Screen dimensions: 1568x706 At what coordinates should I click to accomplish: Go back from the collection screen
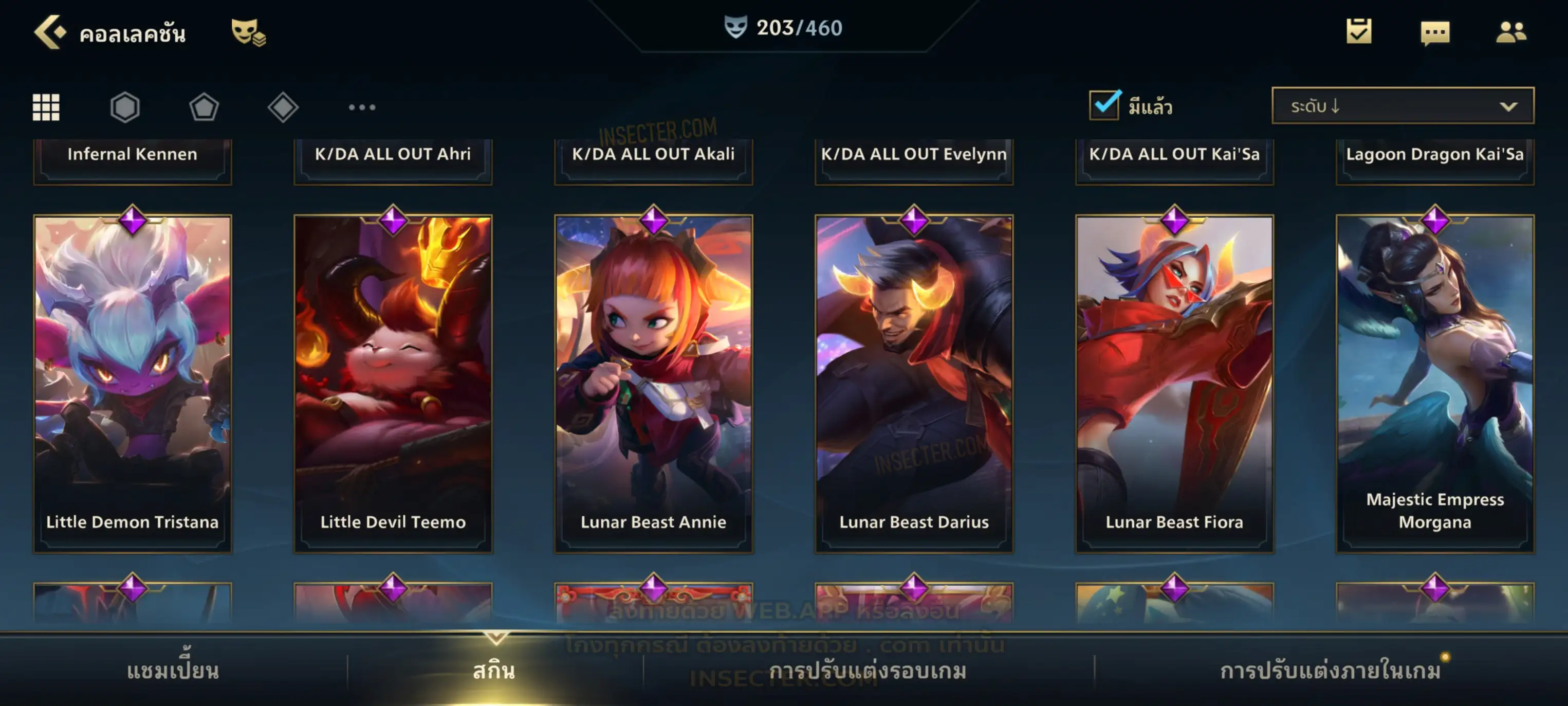pos(49,32)
